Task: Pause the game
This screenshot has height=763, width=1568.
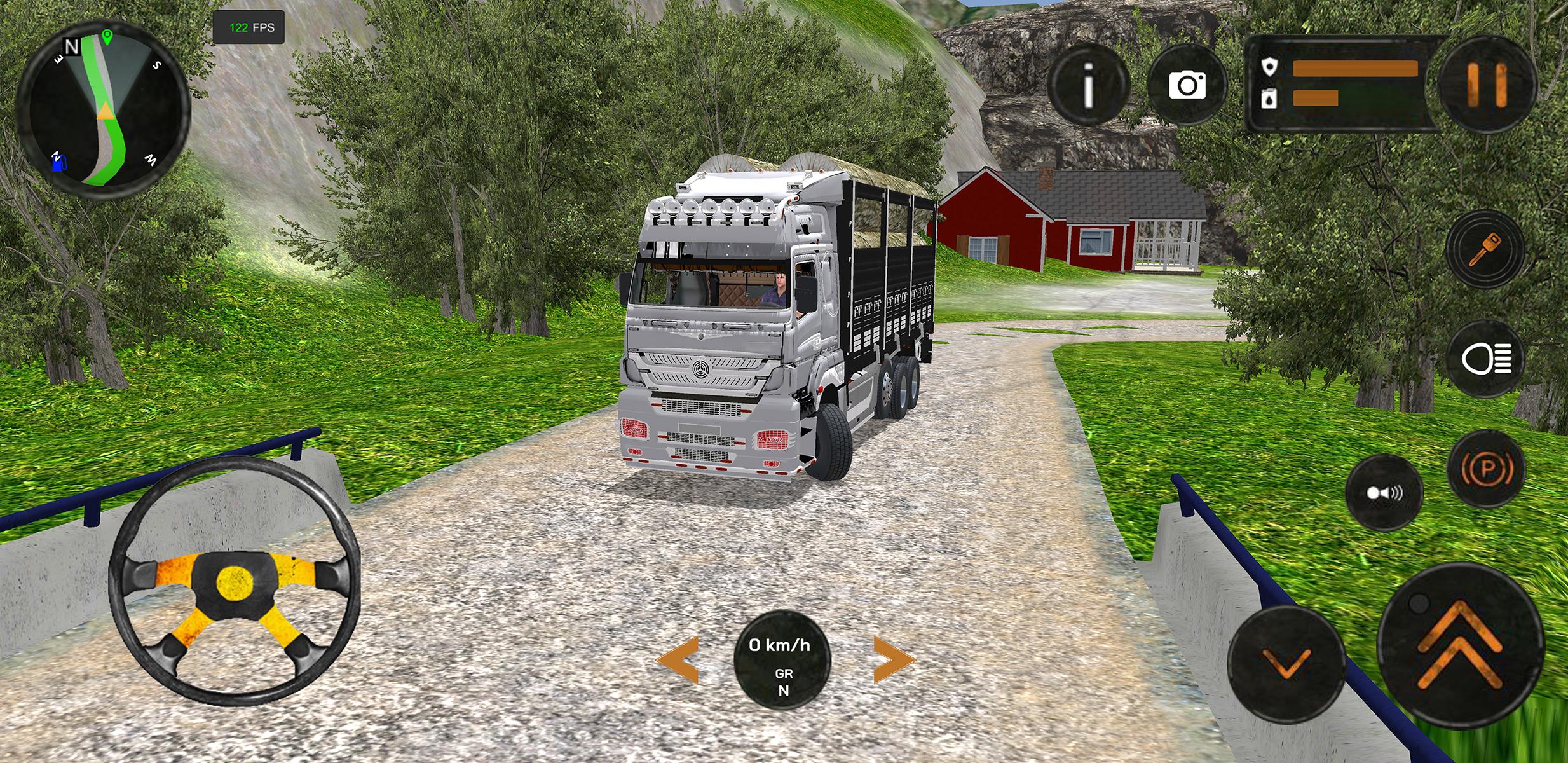Action: tap(1486, 85)
